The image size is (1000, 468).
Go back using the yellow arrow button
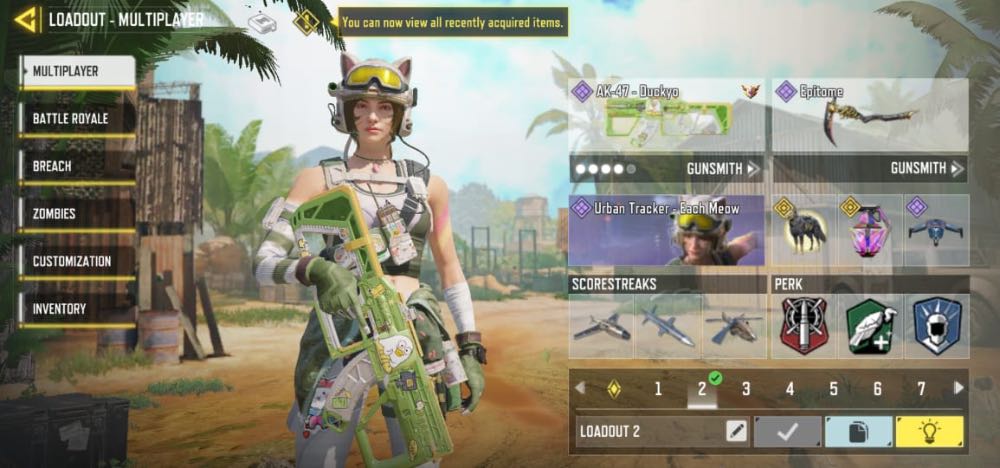(26, 19)
